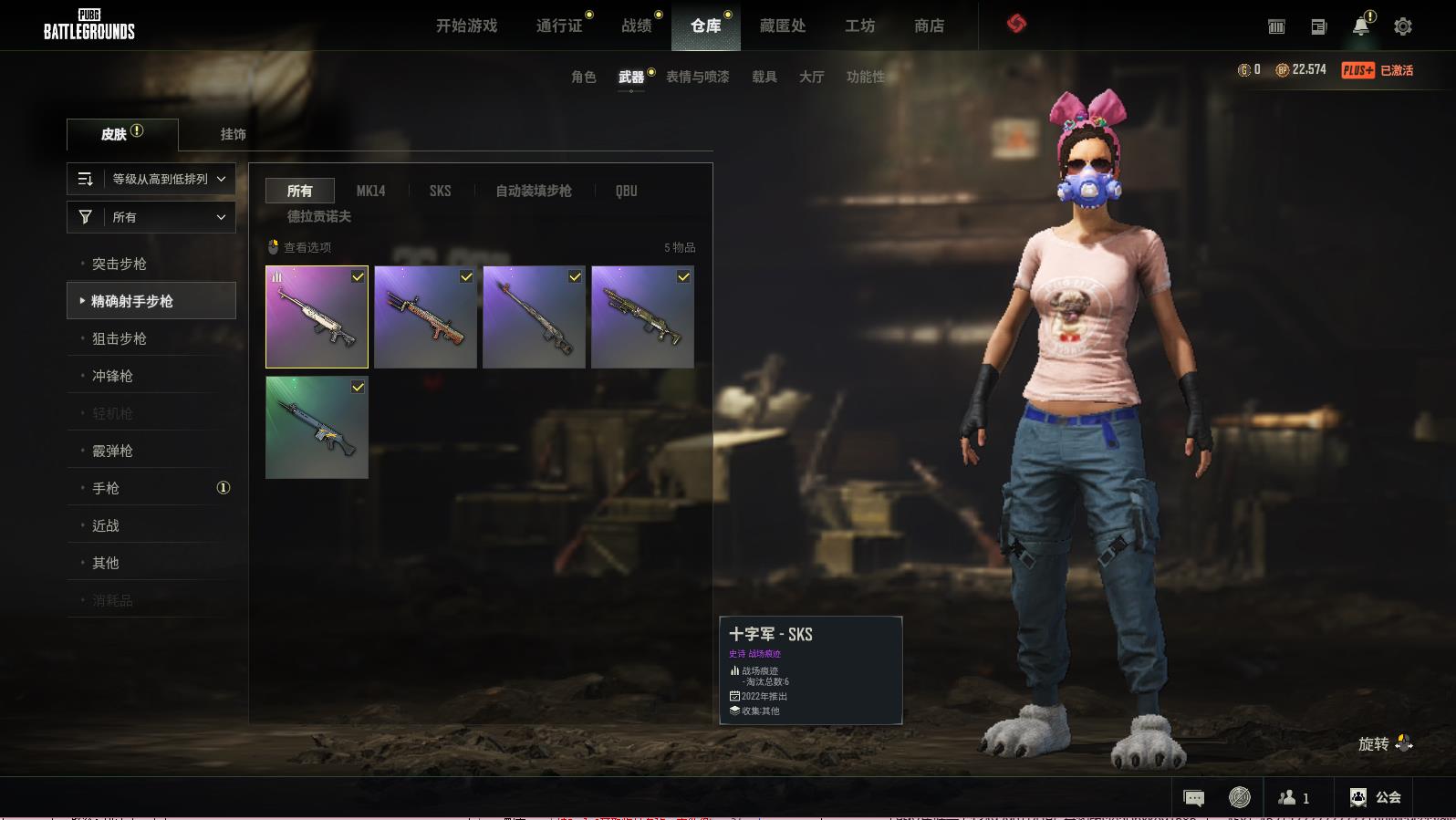Switch to the 挂饰 charms tab
Viewport: 1456px width, 820px height.
click(233, 134)
